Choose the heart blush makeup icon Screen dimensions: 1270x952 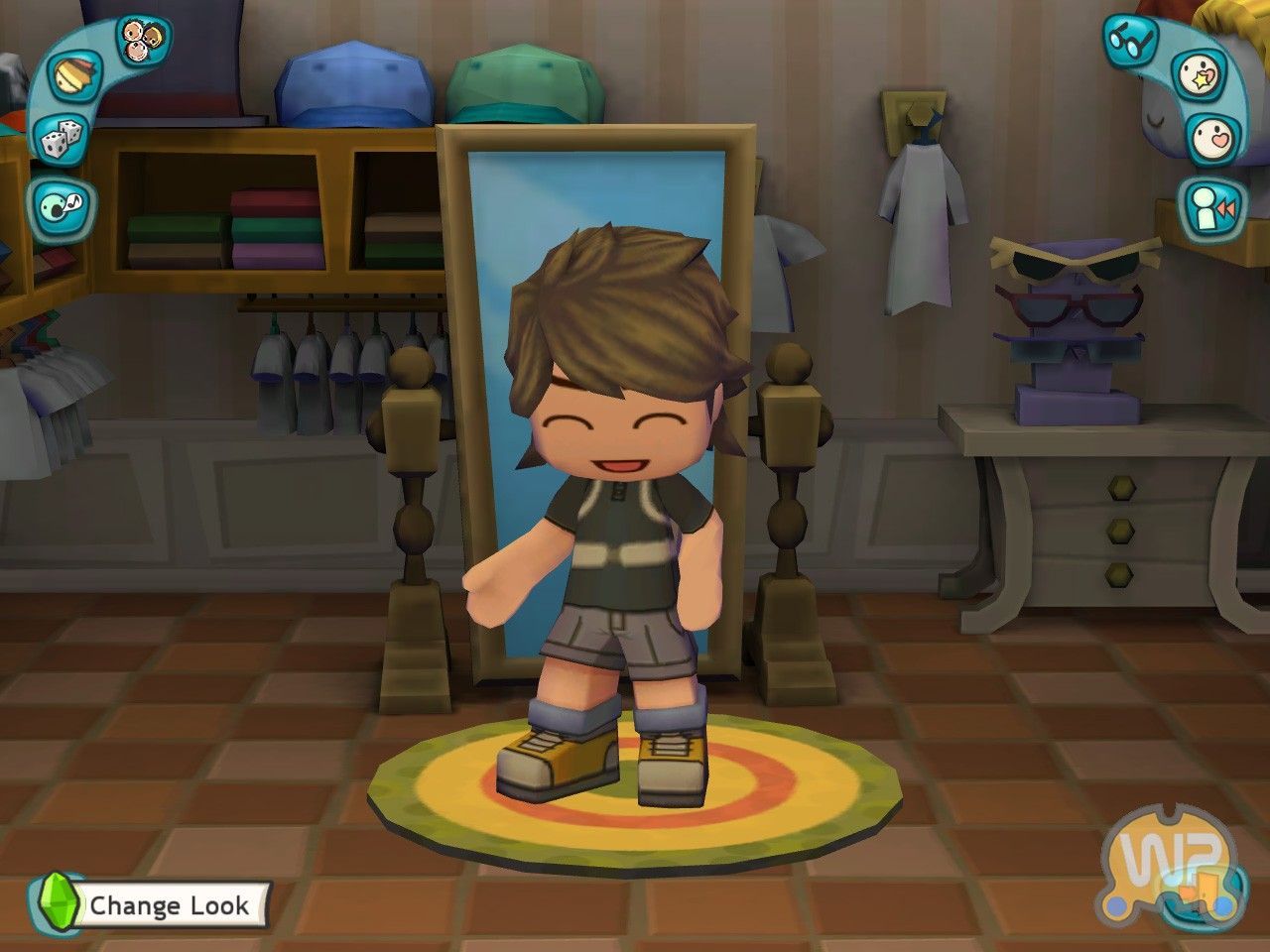pos(1214,138)
